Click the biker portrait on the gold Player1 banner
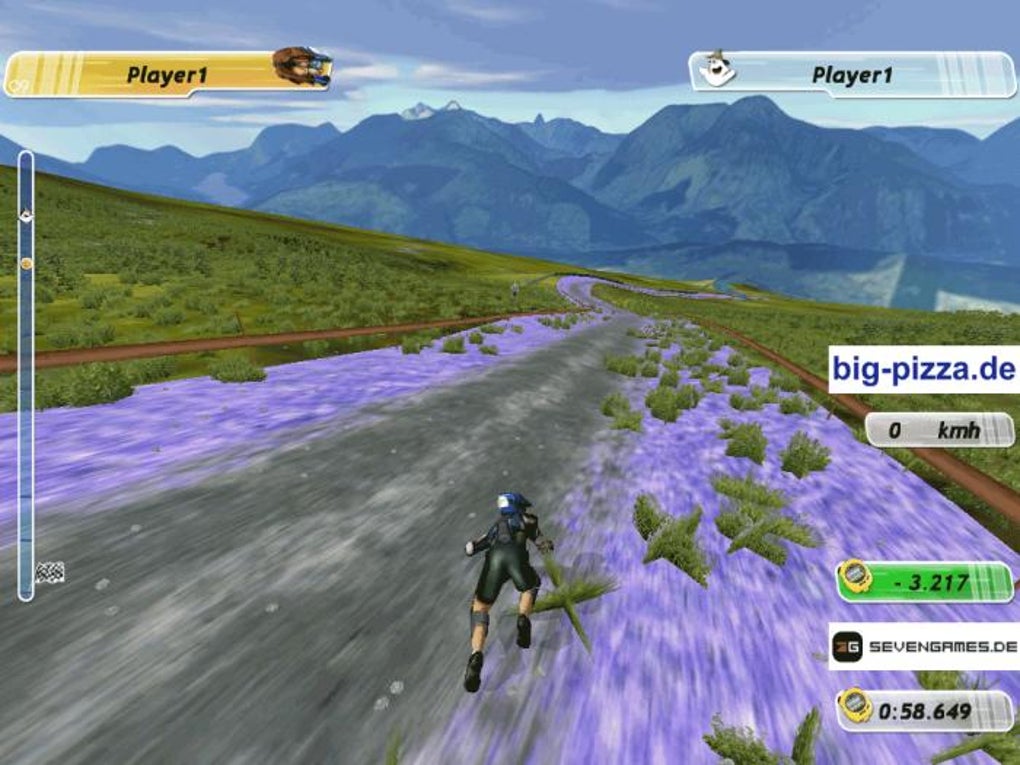1020x765 pixels. pos(300,67)
